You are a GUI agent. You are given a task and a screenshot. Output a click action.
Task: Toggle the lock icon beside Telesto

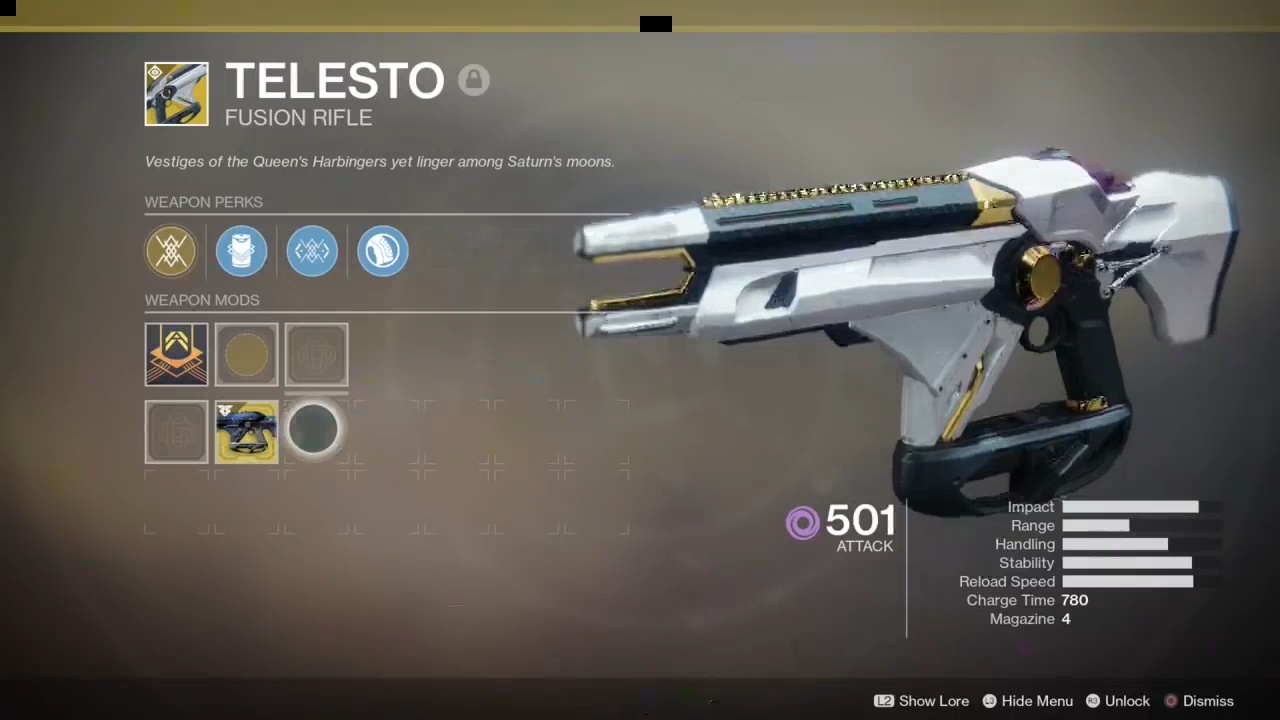click(474, 80)
